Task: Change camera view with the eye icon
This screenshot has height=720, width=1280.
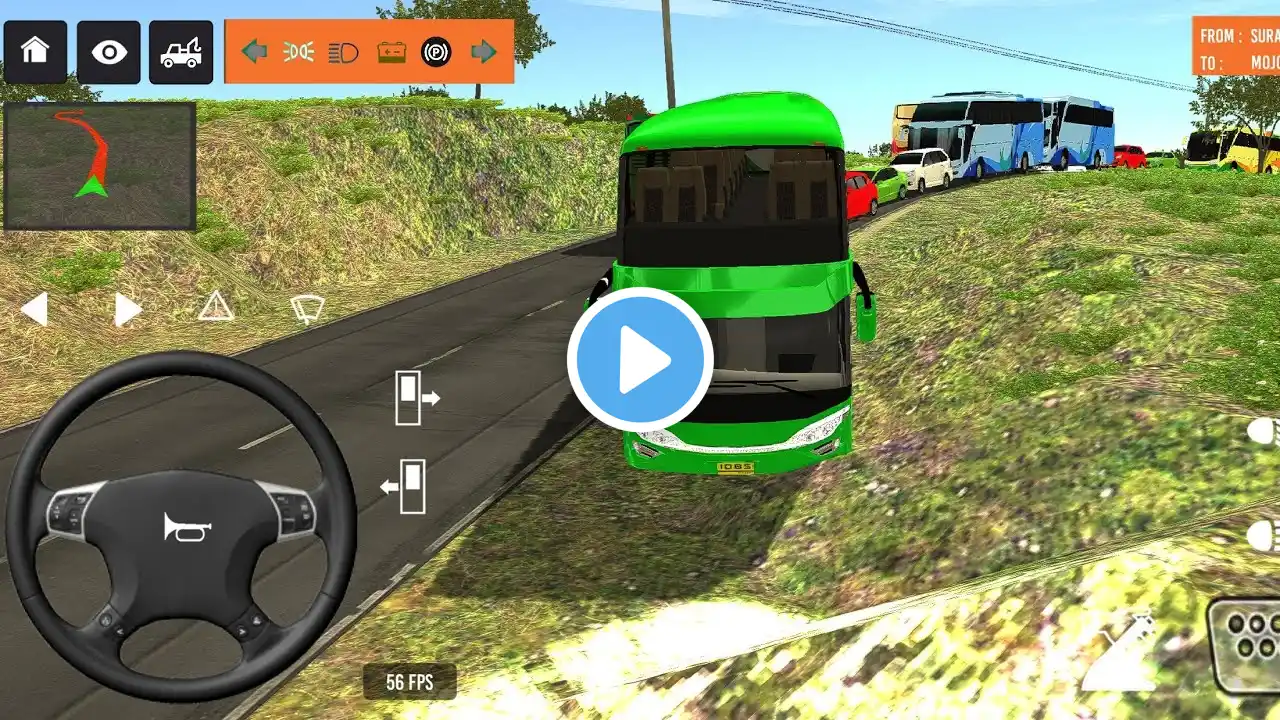Action: click(x=108, y=51)
